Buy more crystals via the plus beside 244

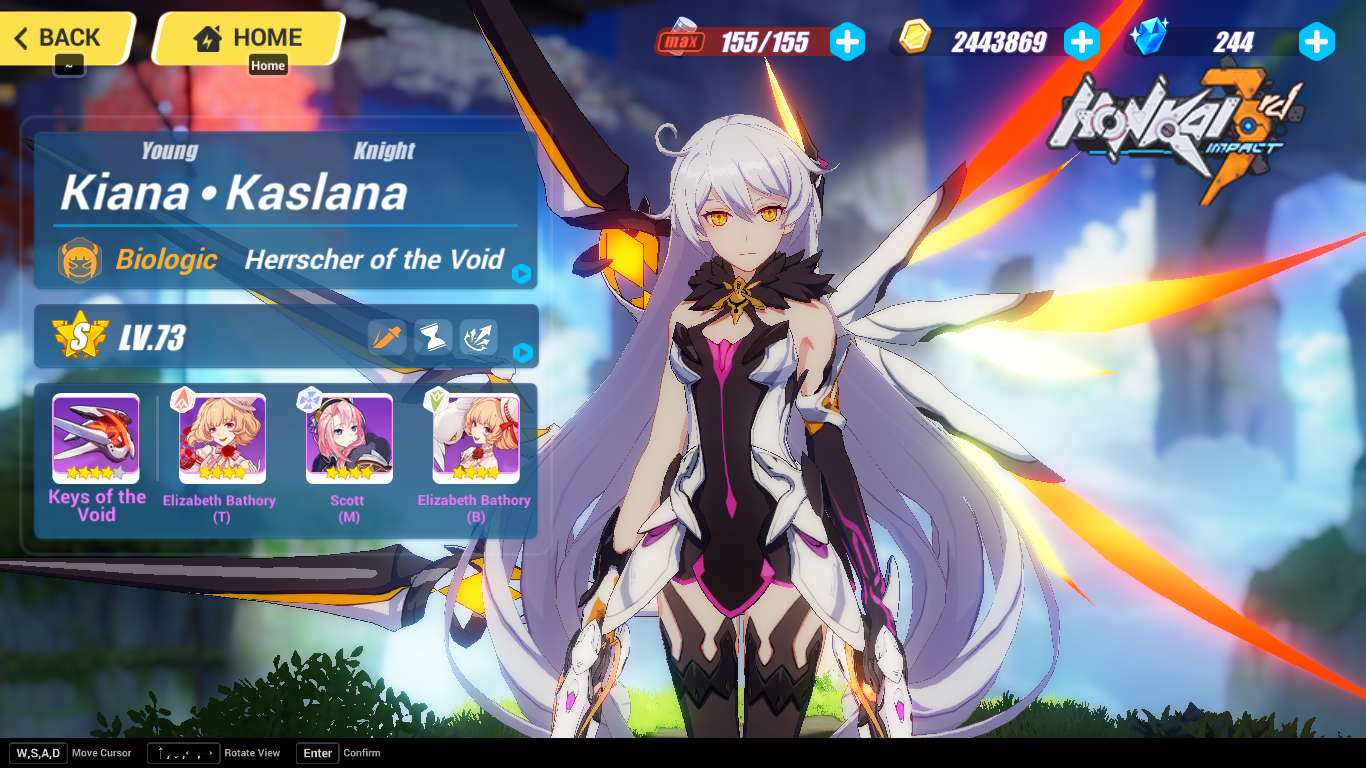(x=1317, y=42)
